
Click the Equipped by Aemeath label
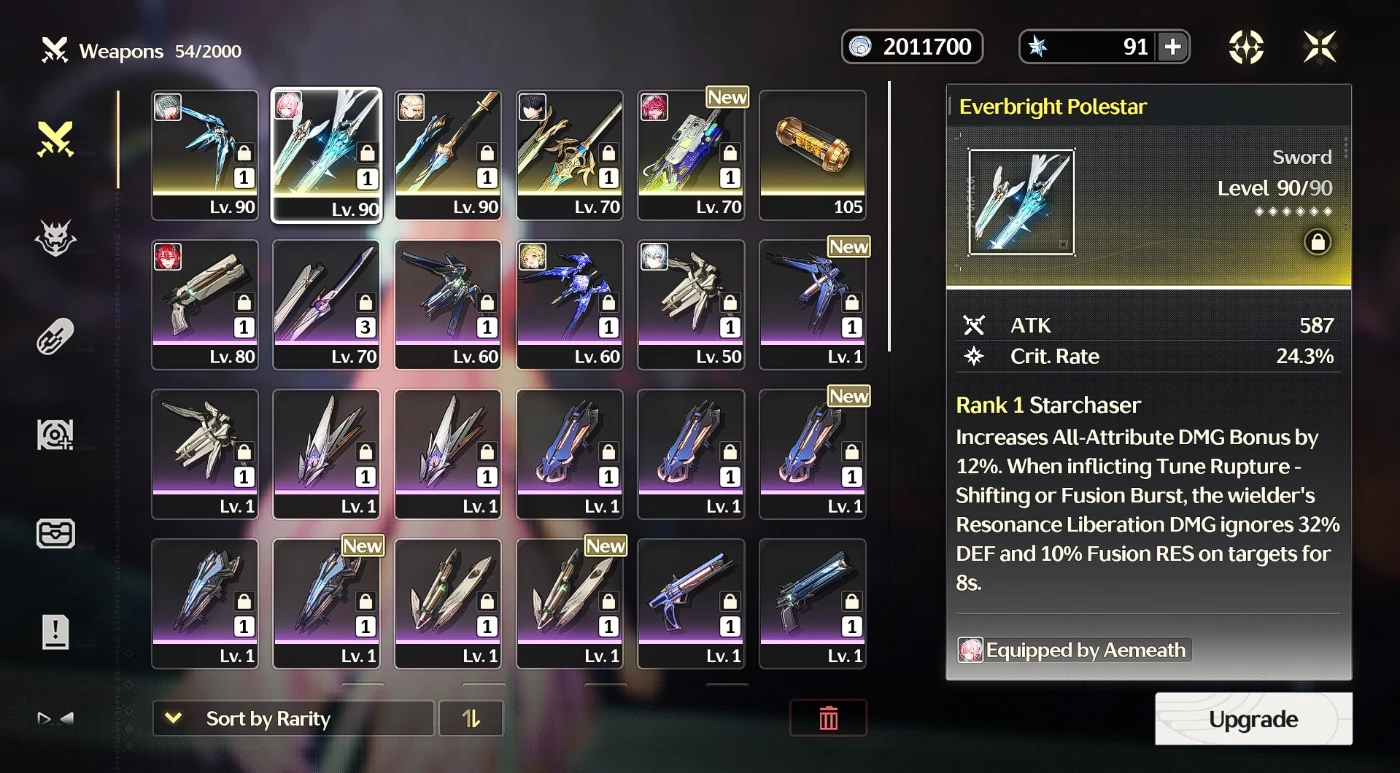coord(1074,650)
